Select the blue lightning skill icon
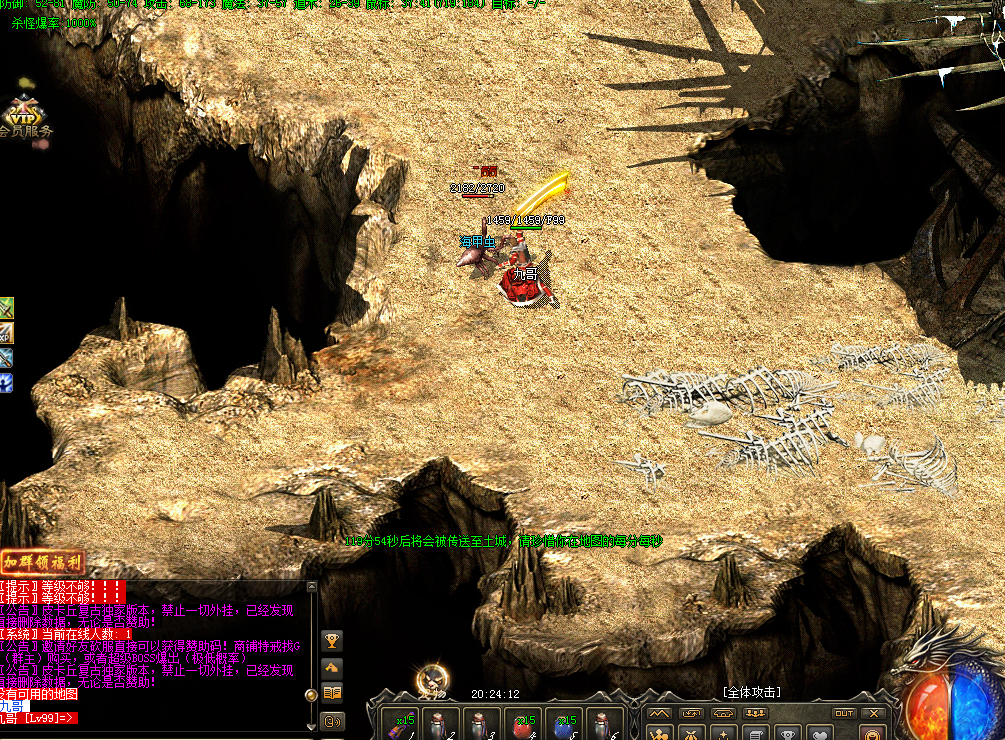The width and height of the screenshot is (1005, 740). pyautogui.click(x=6, y=383)
